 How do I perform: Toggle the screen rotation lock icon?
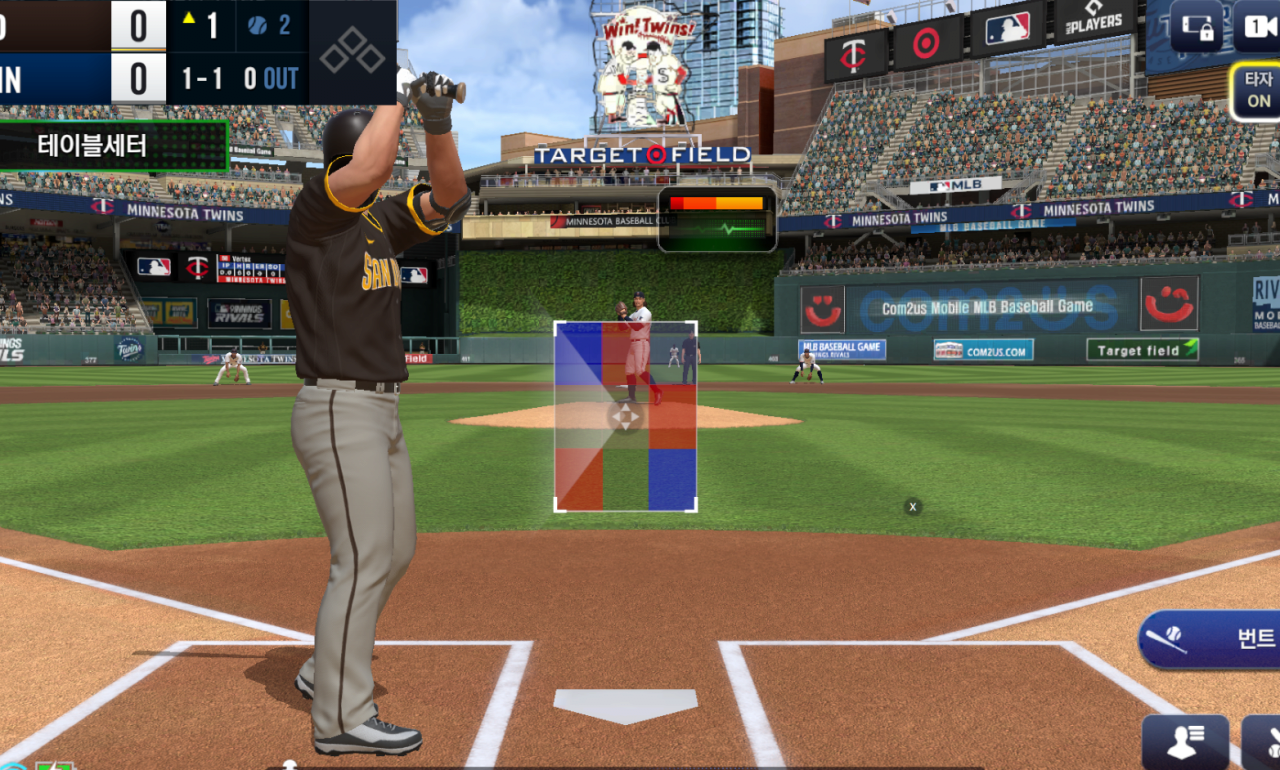click(x=1196, y=25)
